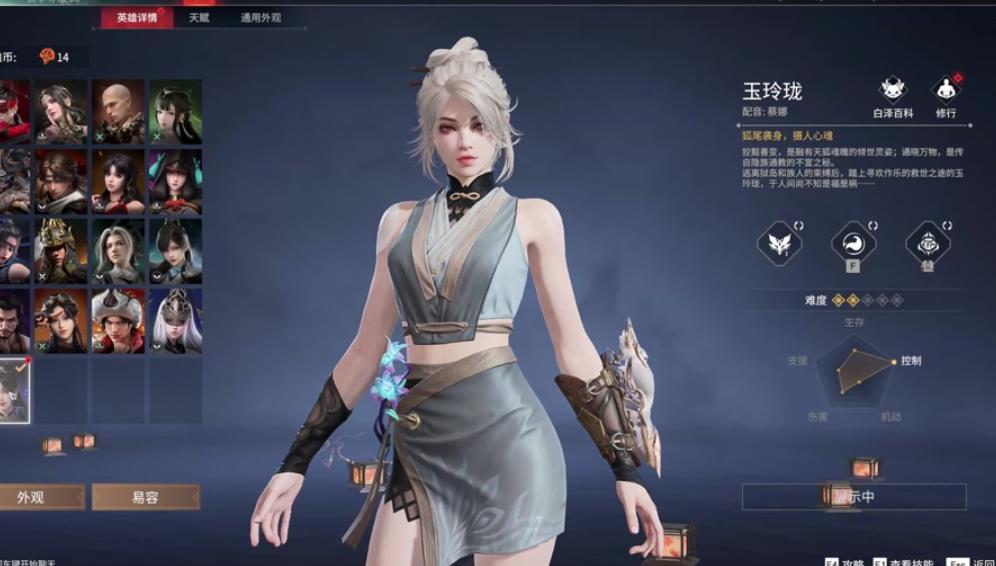
Task: Select the bald monk hero portrait
Action: pyautogui.click(x=118, y=111)
